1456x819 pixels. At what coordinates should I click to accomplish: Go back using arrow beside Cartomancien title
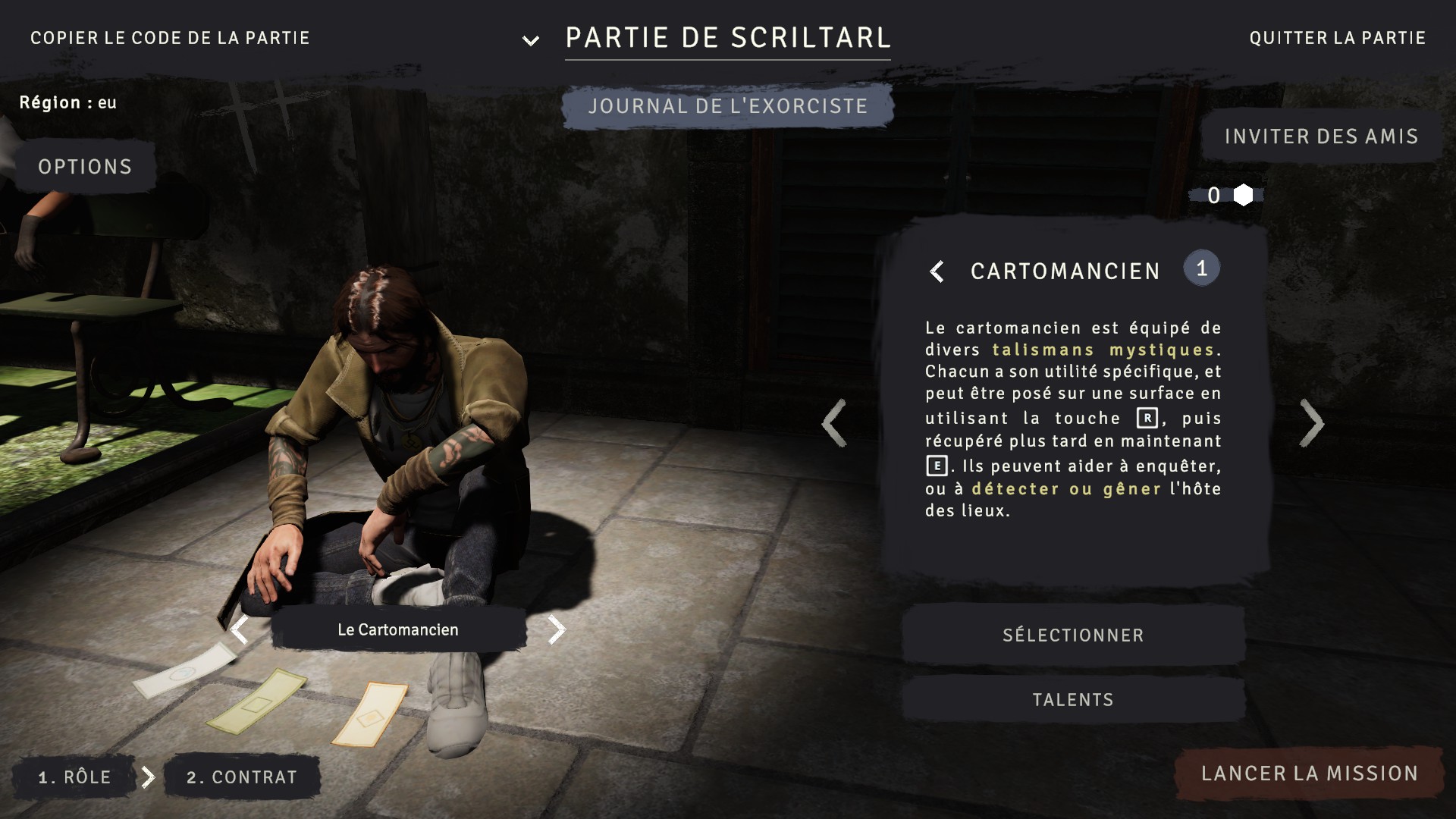(937, 271)
